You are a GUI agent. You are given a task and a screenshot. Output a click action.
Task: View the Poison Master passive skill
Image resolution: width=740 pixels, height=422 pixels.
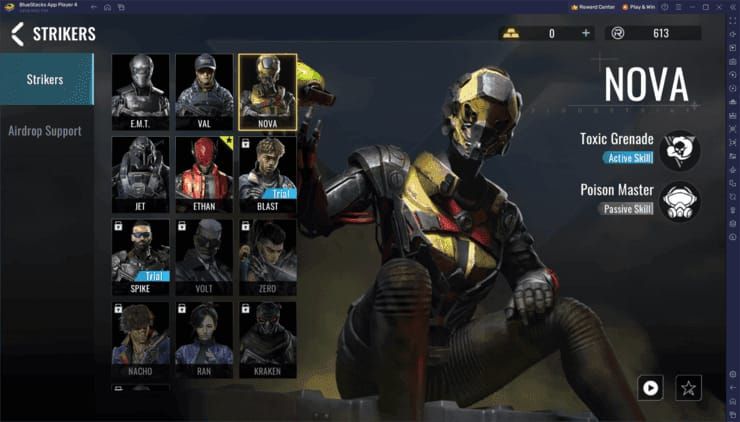680,200
